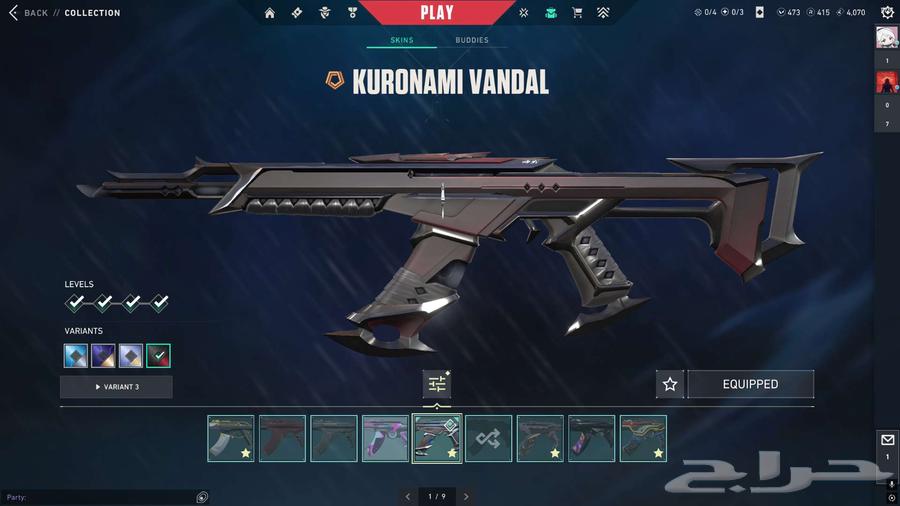Select the random shuffle skin tile
Screen dimensions: 900x506
[x=489, y=438]
